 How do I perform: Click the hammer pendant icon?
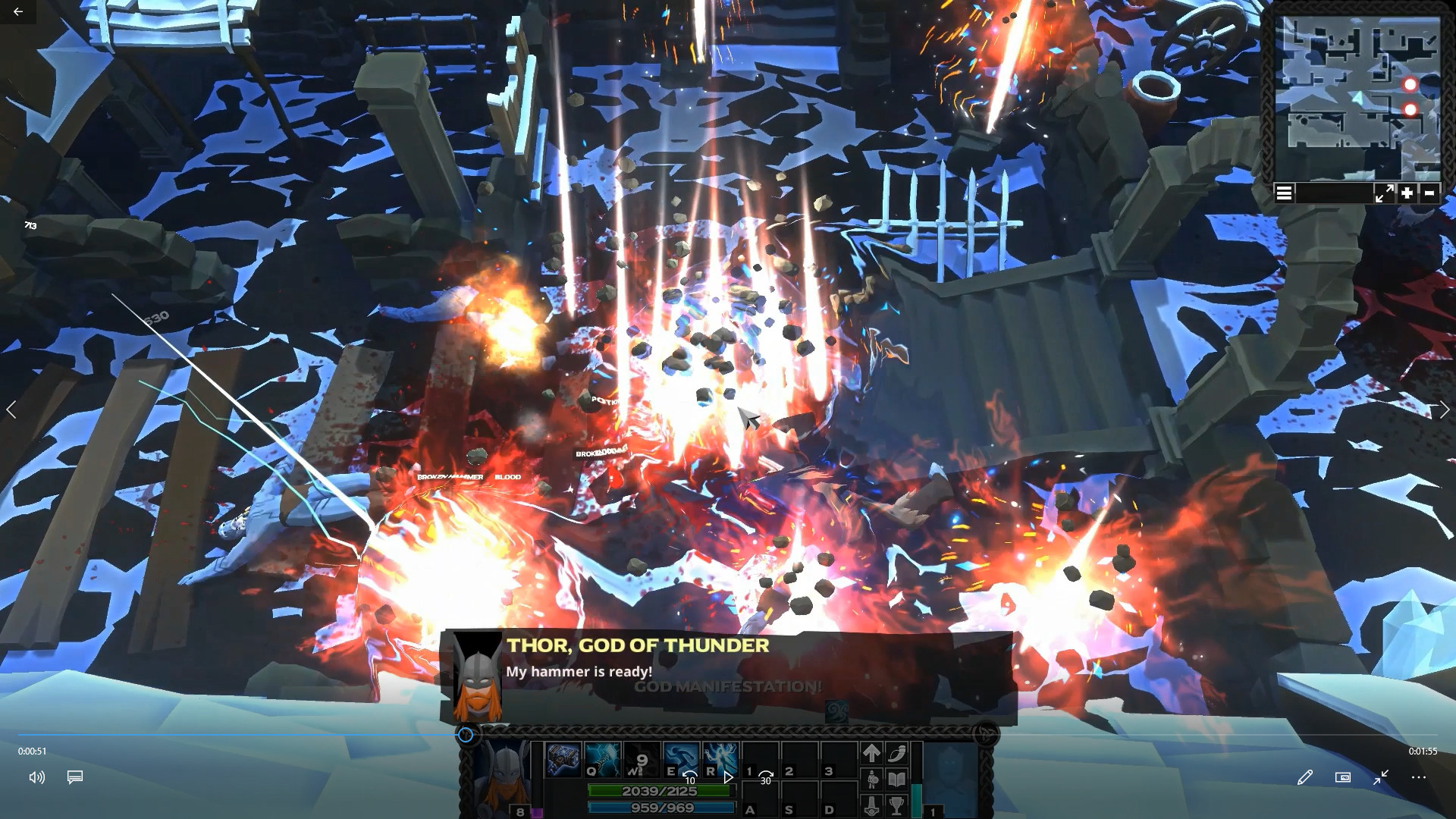pos(871,805)
